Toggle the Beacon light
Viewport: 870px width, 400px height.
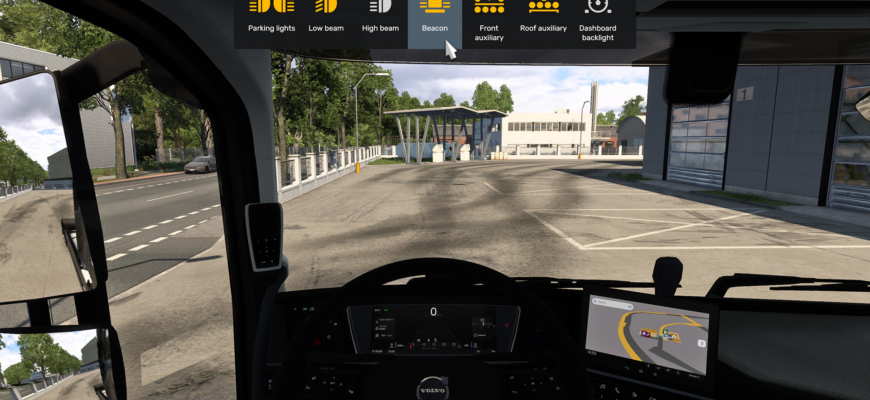tap(434, 17)
